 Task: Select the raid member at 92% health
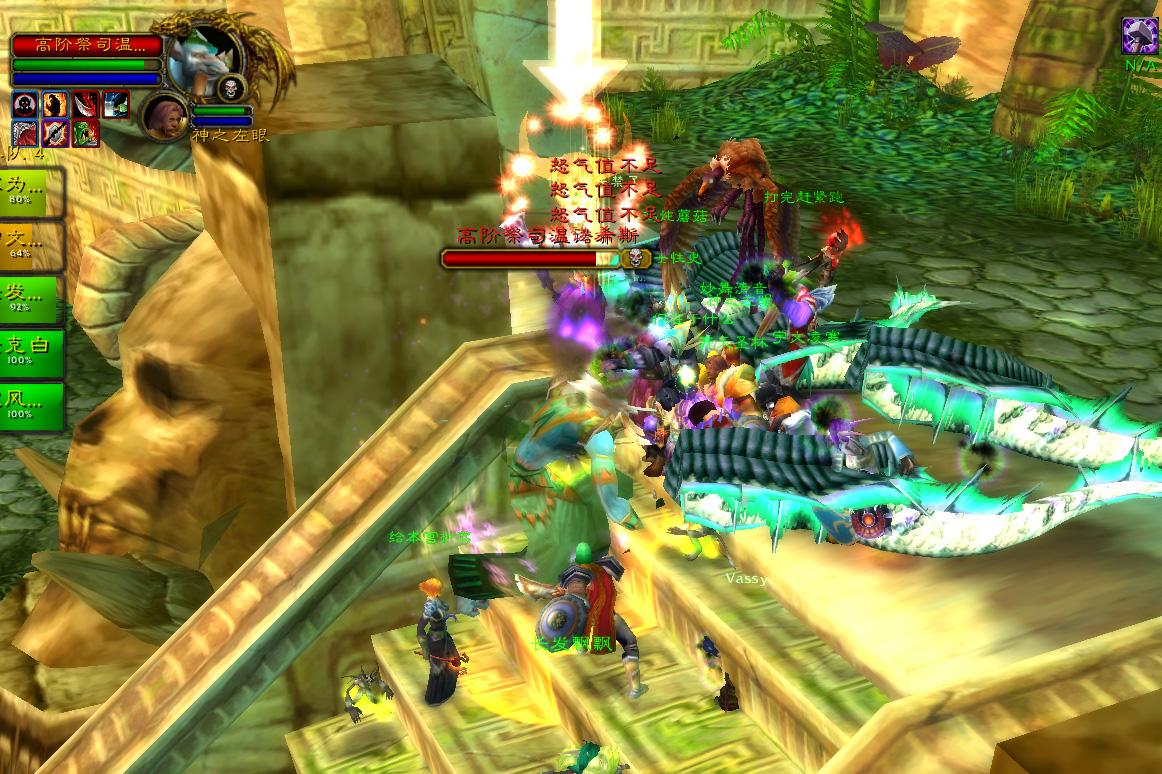[x=30, y=299]
